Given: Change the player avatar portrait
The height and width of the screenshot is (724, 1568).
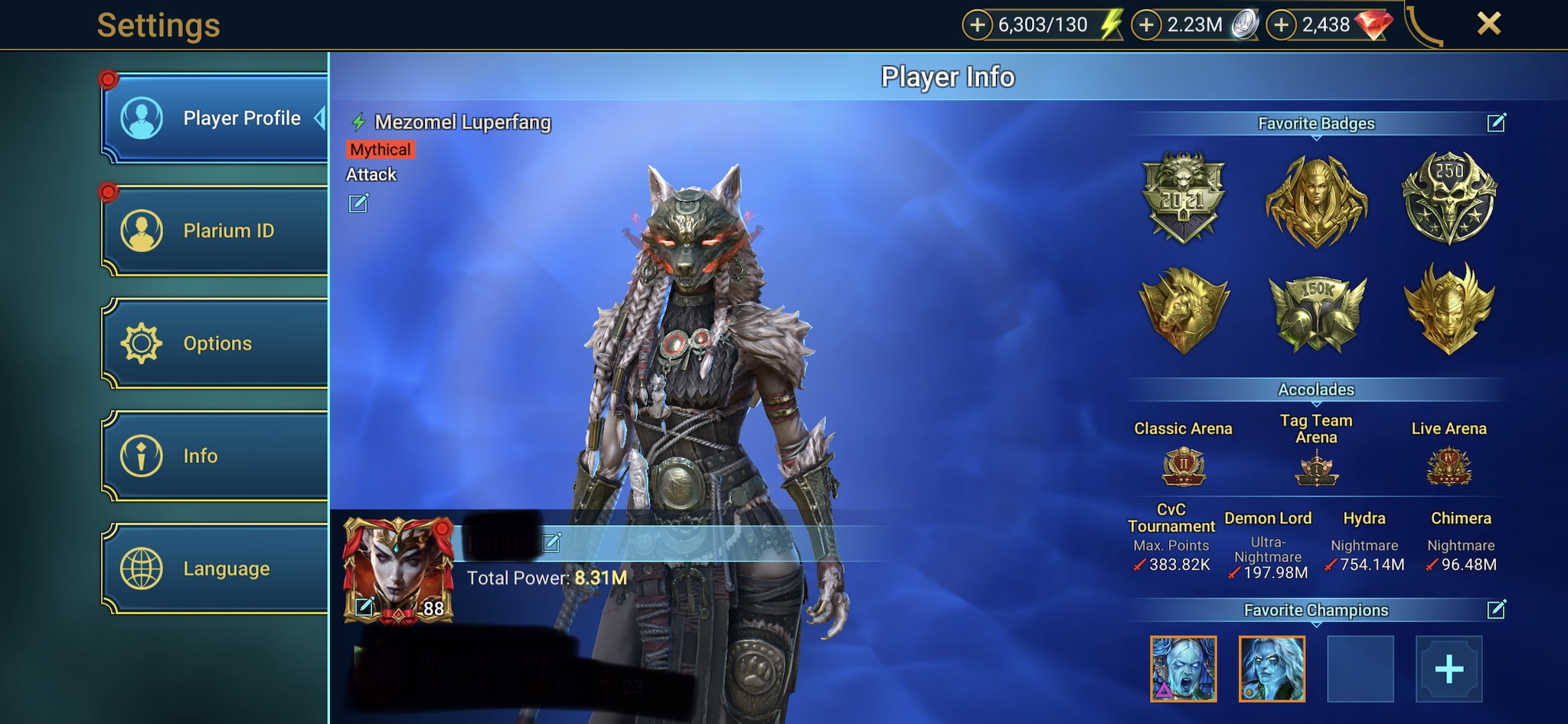Looking at the screenshot, I should 365,607.
